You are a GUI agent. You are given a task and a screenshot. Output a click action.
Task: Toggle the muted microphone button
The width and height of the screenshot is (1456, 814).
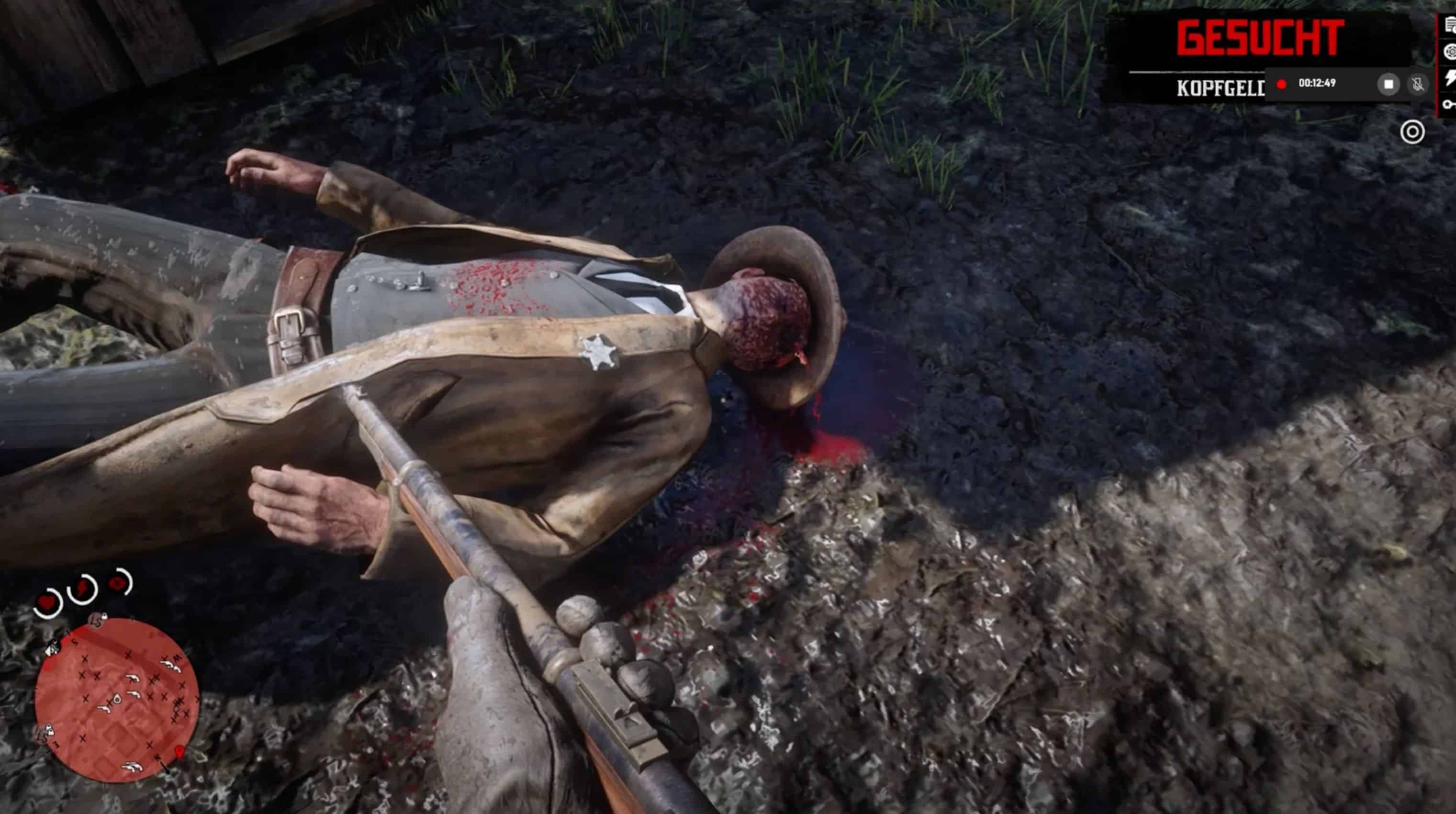point(1417,84)
